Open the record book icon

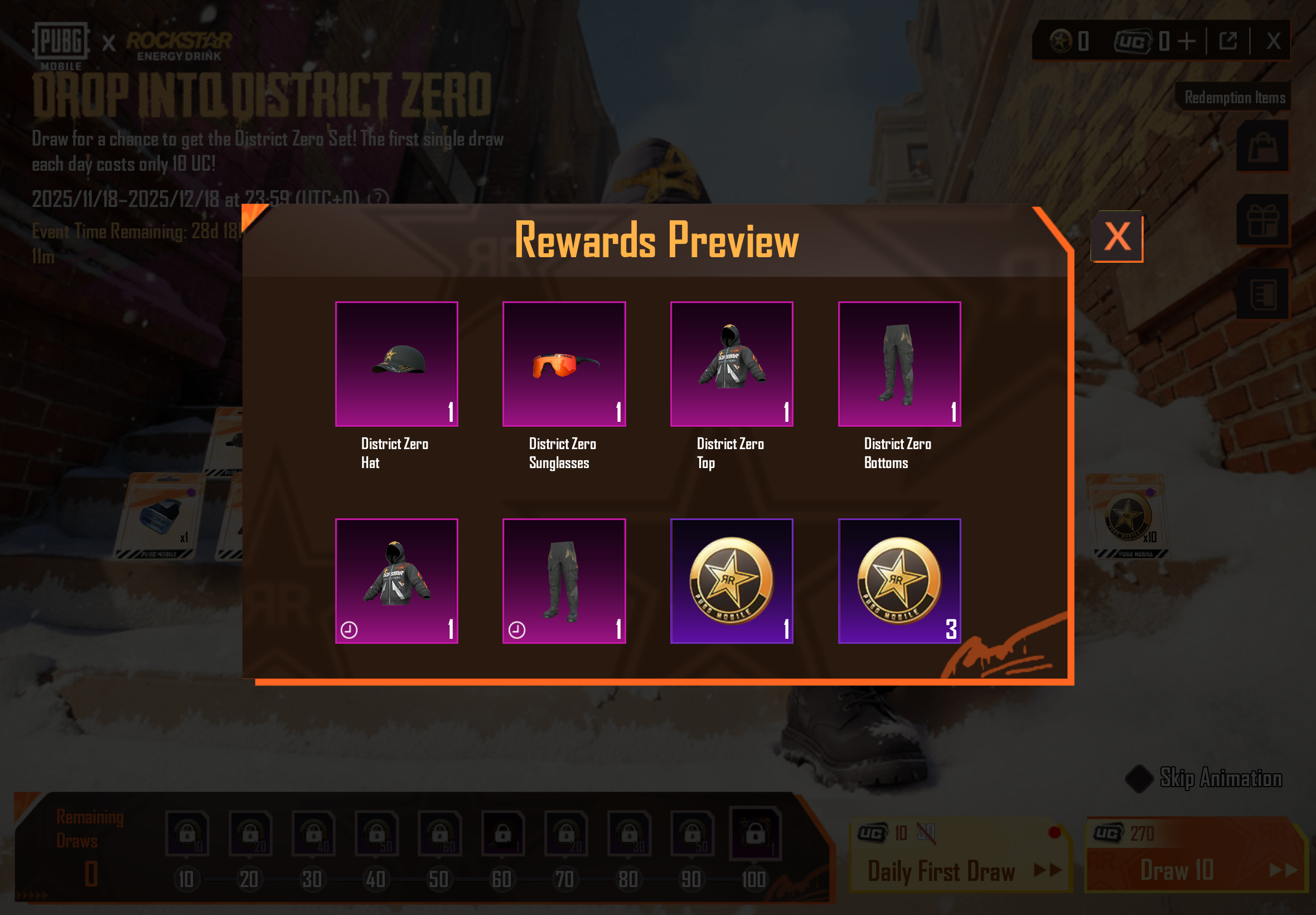coord(1262,293)
